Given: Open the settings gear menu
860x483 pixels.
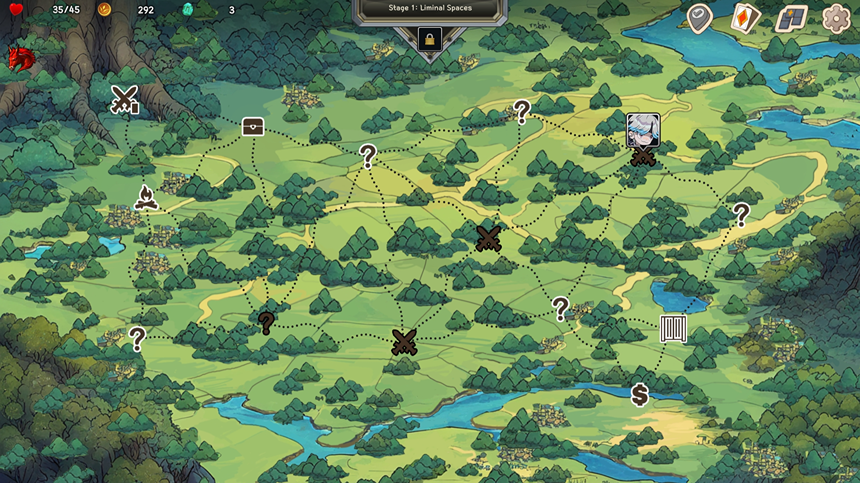Looking at the screenshot, I should click(836, 18).
